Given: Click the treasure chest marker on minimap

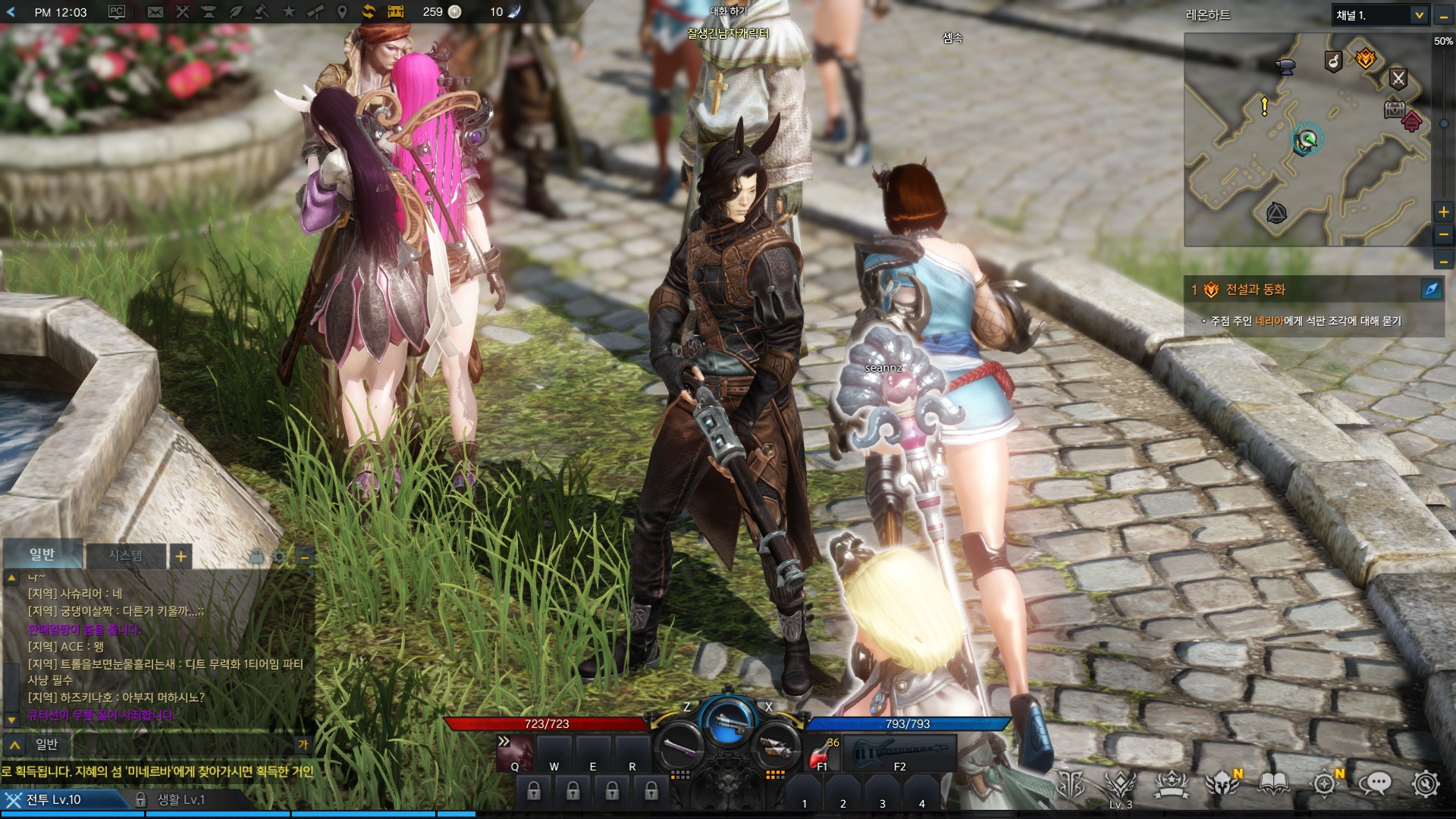Looking at the screenshot, I should pyautogui.click(x=1394, y=108).
